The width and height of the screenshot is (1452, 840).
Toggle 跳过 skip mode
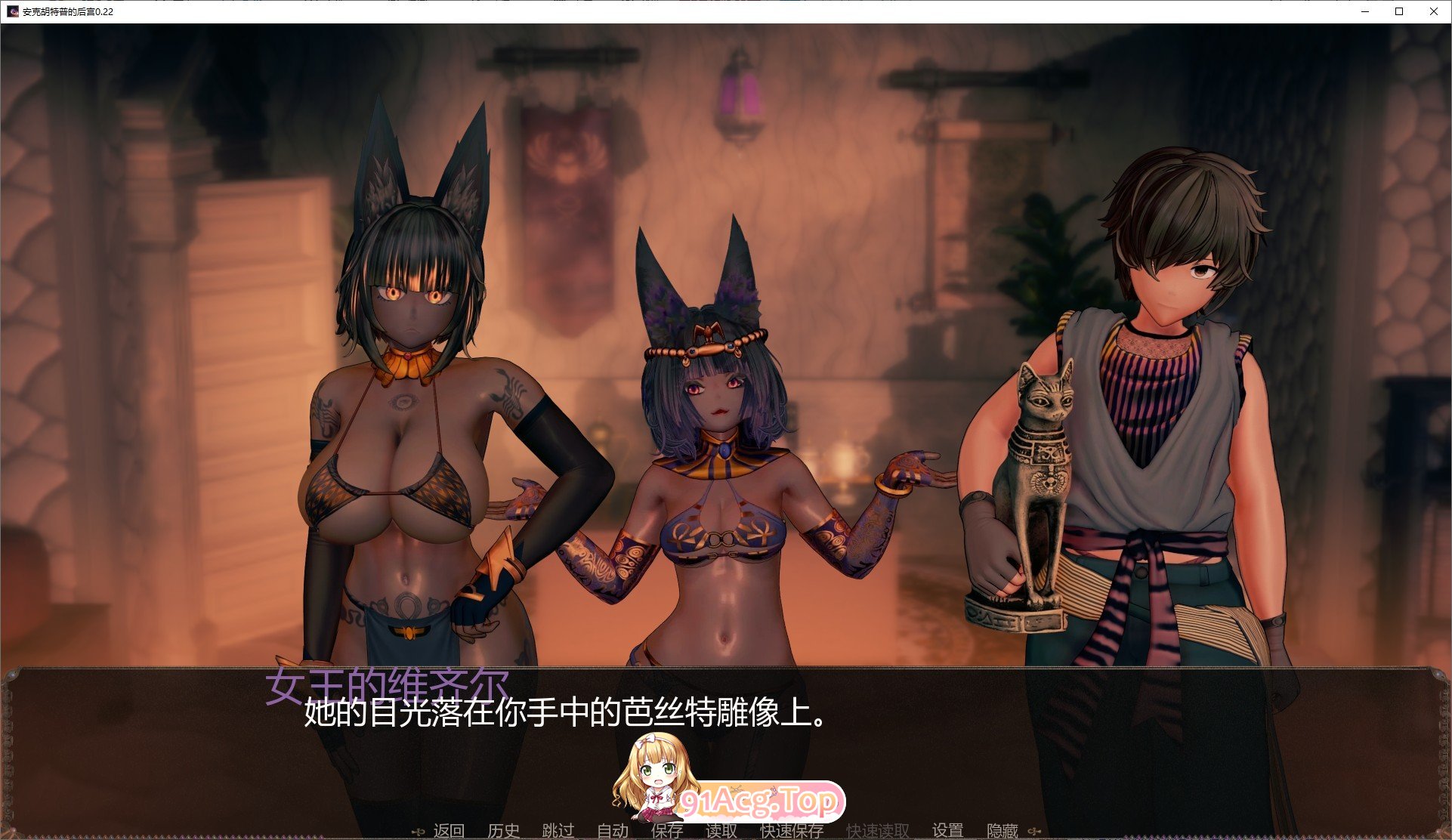coord(558,829)
